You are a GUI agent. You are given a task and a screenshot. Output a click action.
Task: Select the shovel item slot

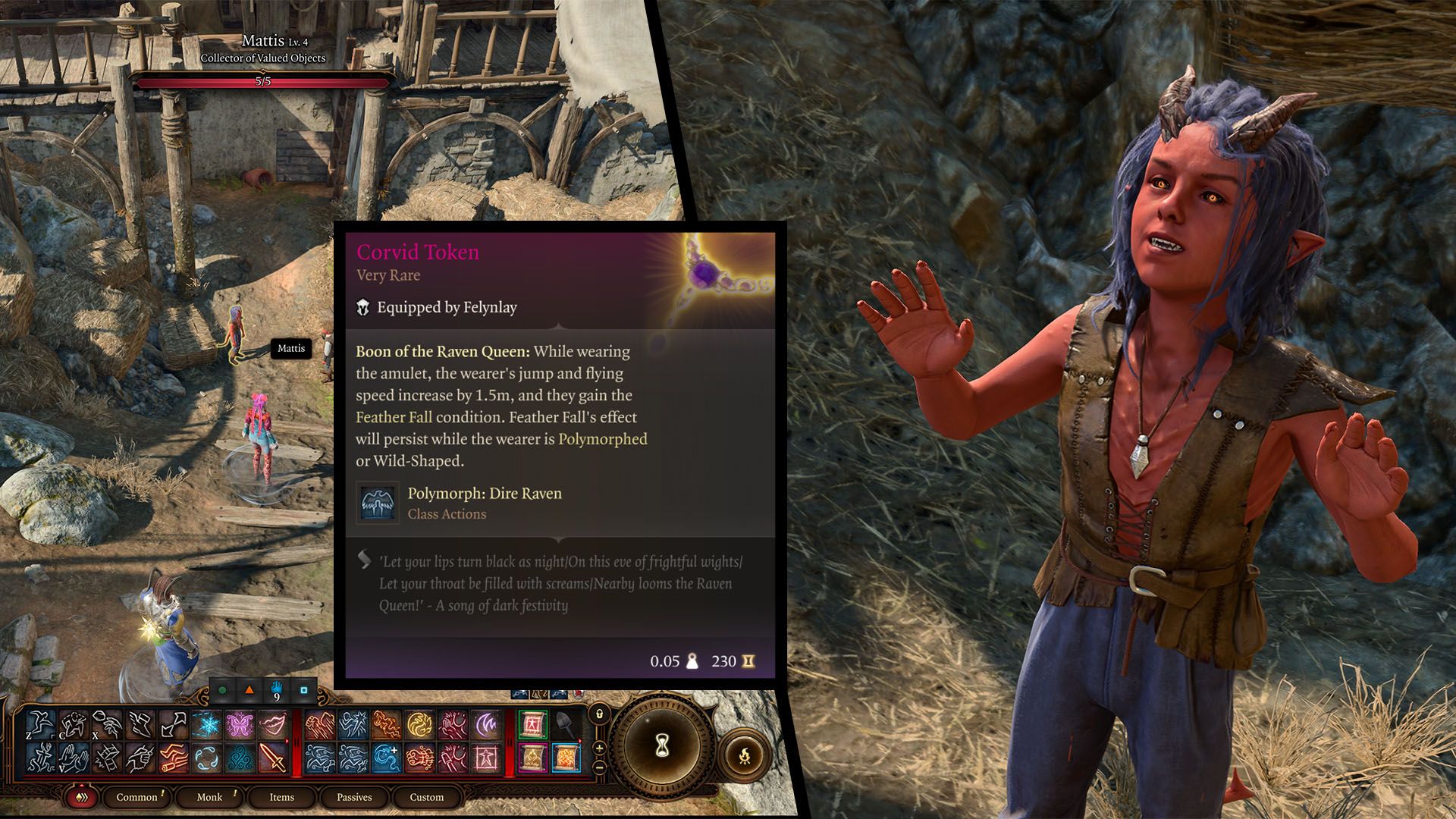pos(566,725)
